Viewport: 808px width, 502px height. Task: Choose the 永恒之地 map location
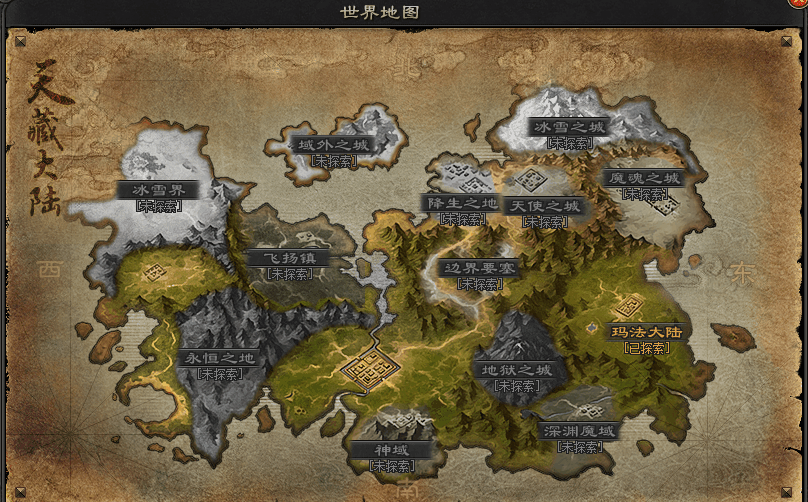(x=221, y=358)
